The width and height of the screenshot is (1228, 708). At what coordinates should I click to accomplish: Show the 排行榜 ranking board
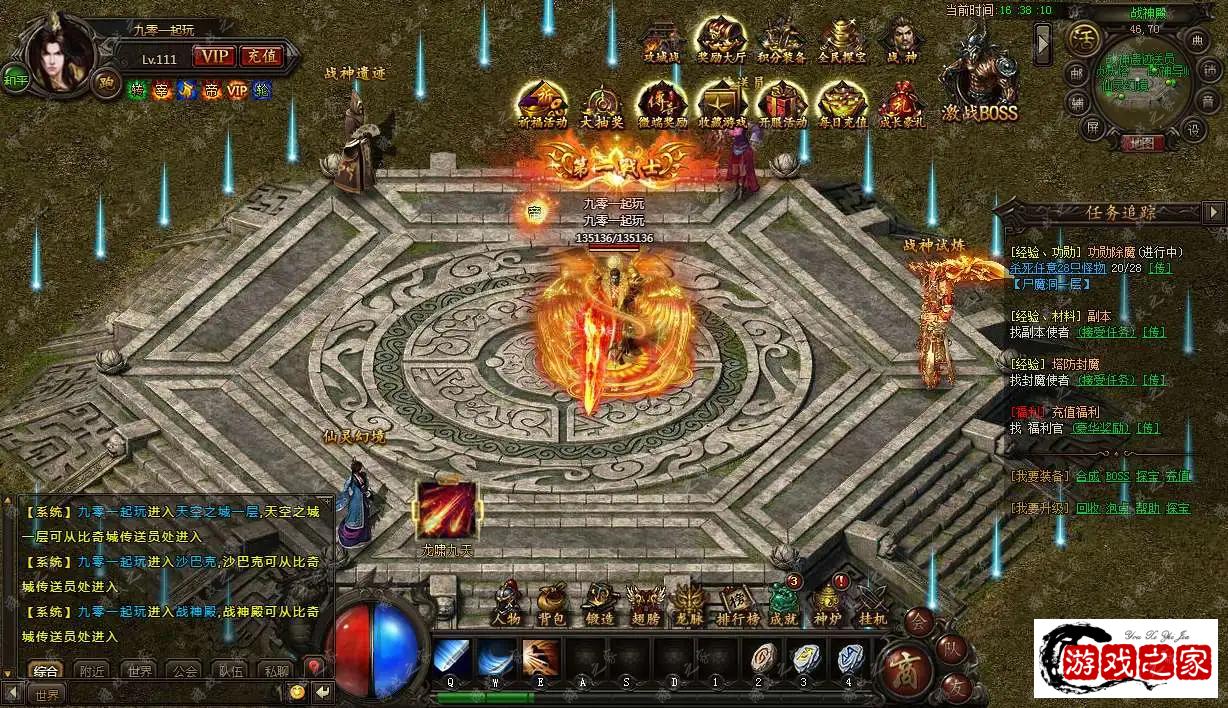pyautogui.click(x=739, y=603)
